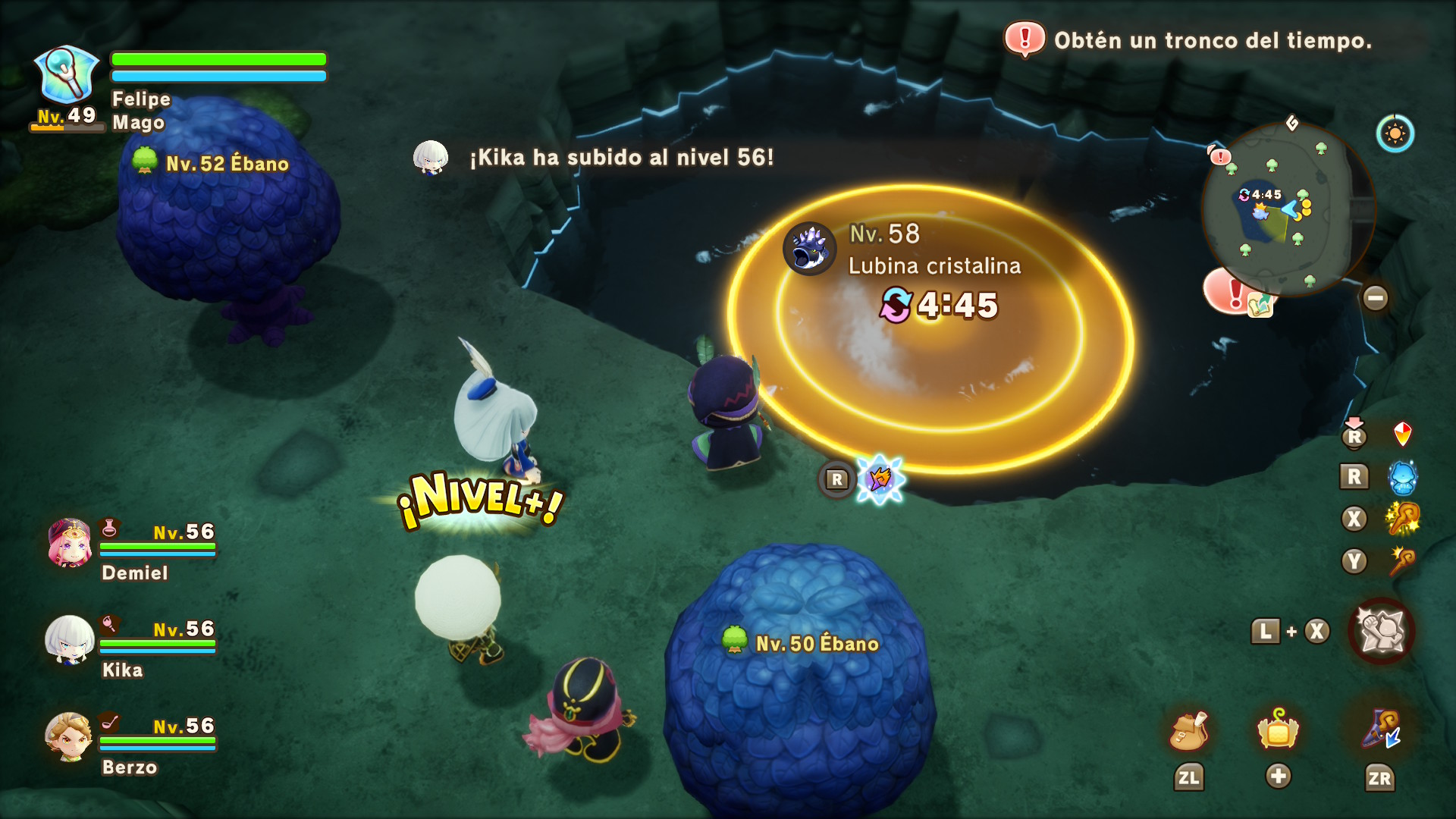1456x819 pixels.
Task: Activate the special punch skill icon
Action: [x=1381, y=631]
